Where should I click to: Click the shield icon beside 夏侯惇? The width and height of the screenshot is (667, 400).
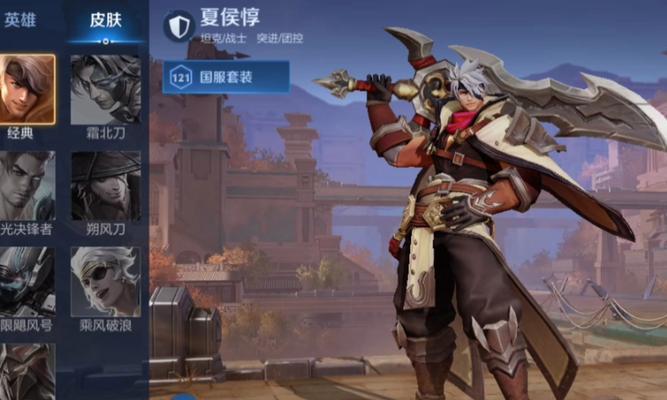coord(178,24)
